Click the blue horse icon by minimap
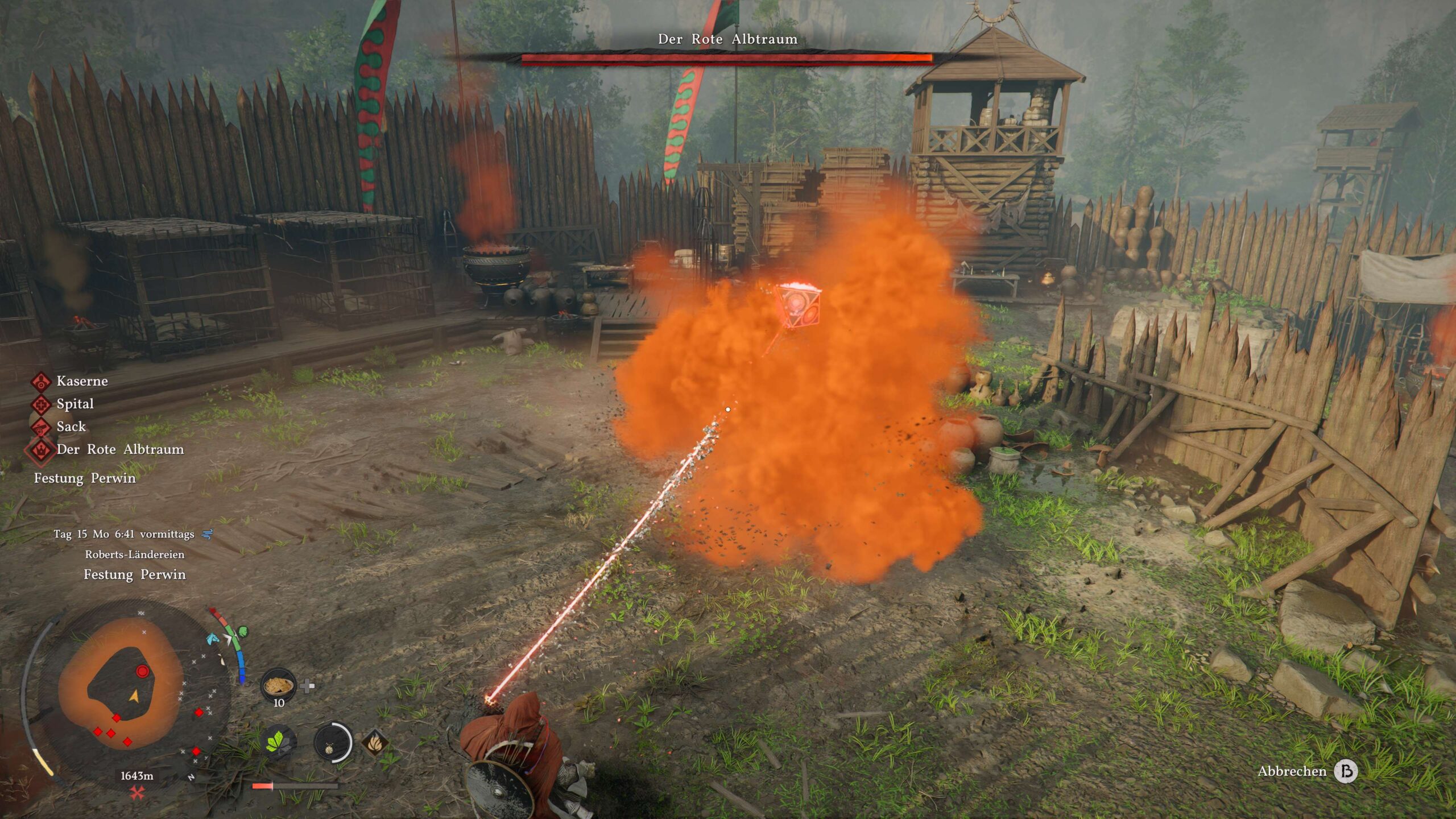Image resolution: width=1456 pixels, height=819 pixels. (212, 638)
